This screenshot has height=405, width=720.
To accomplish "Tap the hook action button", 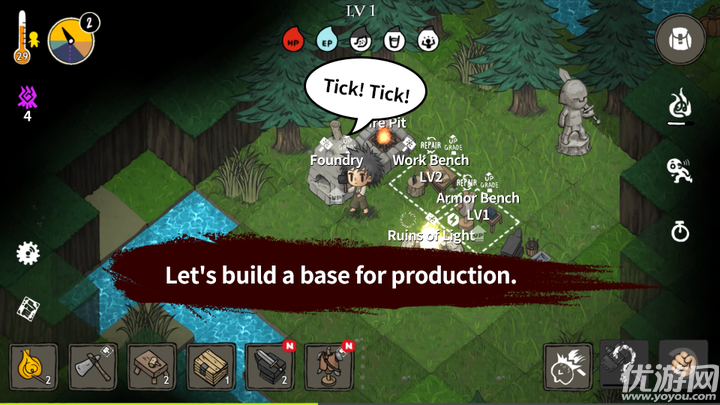I will tap(625, 367).
